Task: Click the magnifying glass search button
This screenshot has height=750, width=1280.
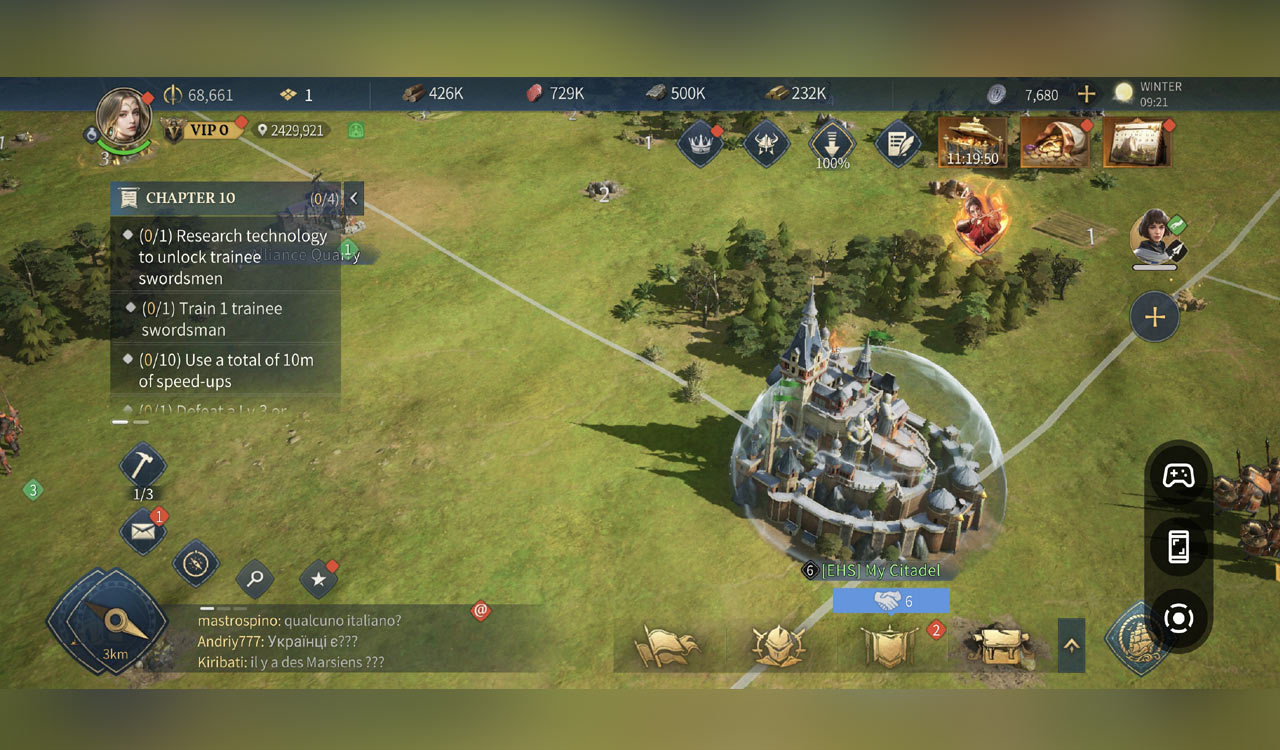Action: pyautogui.click(x=255, y=578)
